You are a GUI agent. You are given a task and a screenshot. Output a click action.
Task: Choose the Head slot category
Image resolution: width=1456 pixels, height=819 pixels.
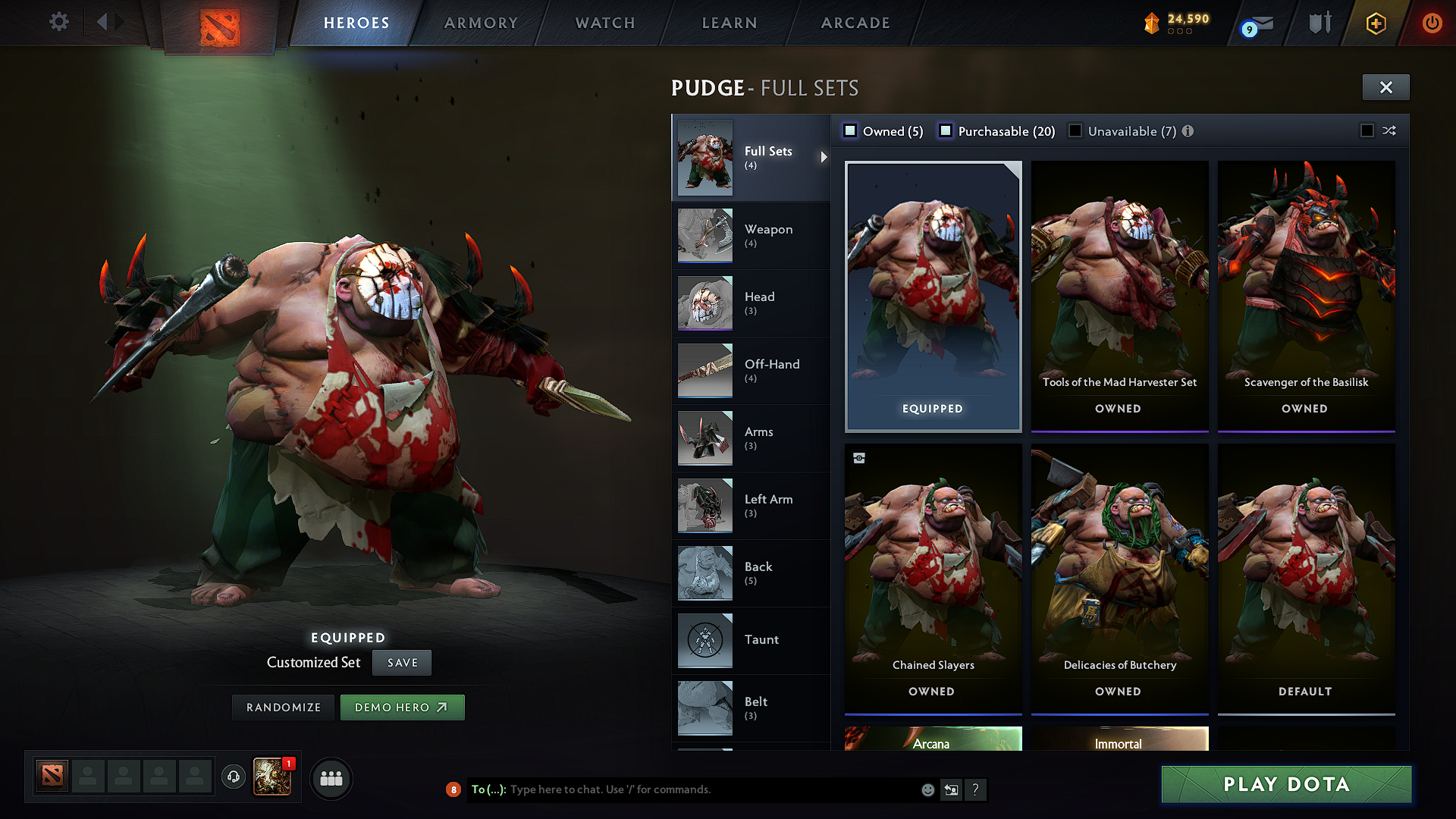750,303
